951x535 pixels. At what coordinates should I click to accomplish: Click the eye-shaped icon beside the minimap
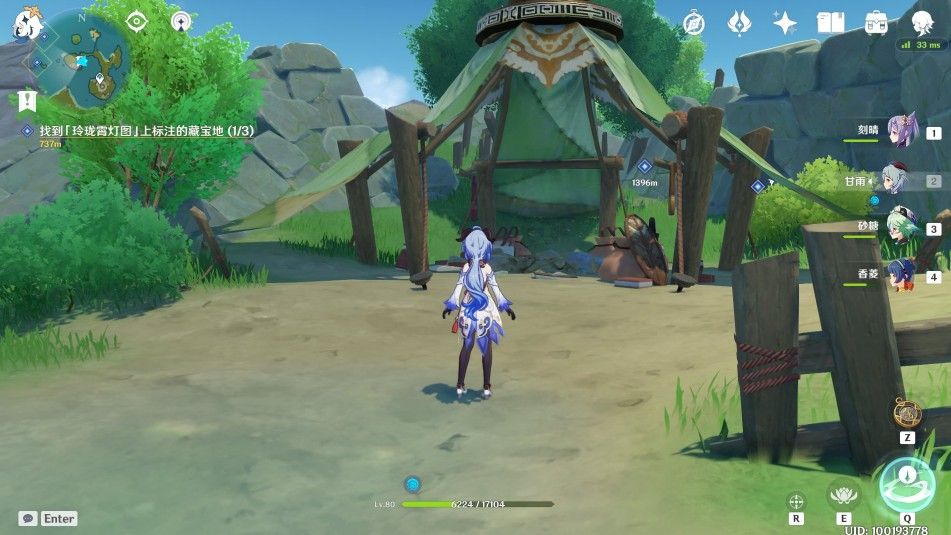click(x=137, y=22)
